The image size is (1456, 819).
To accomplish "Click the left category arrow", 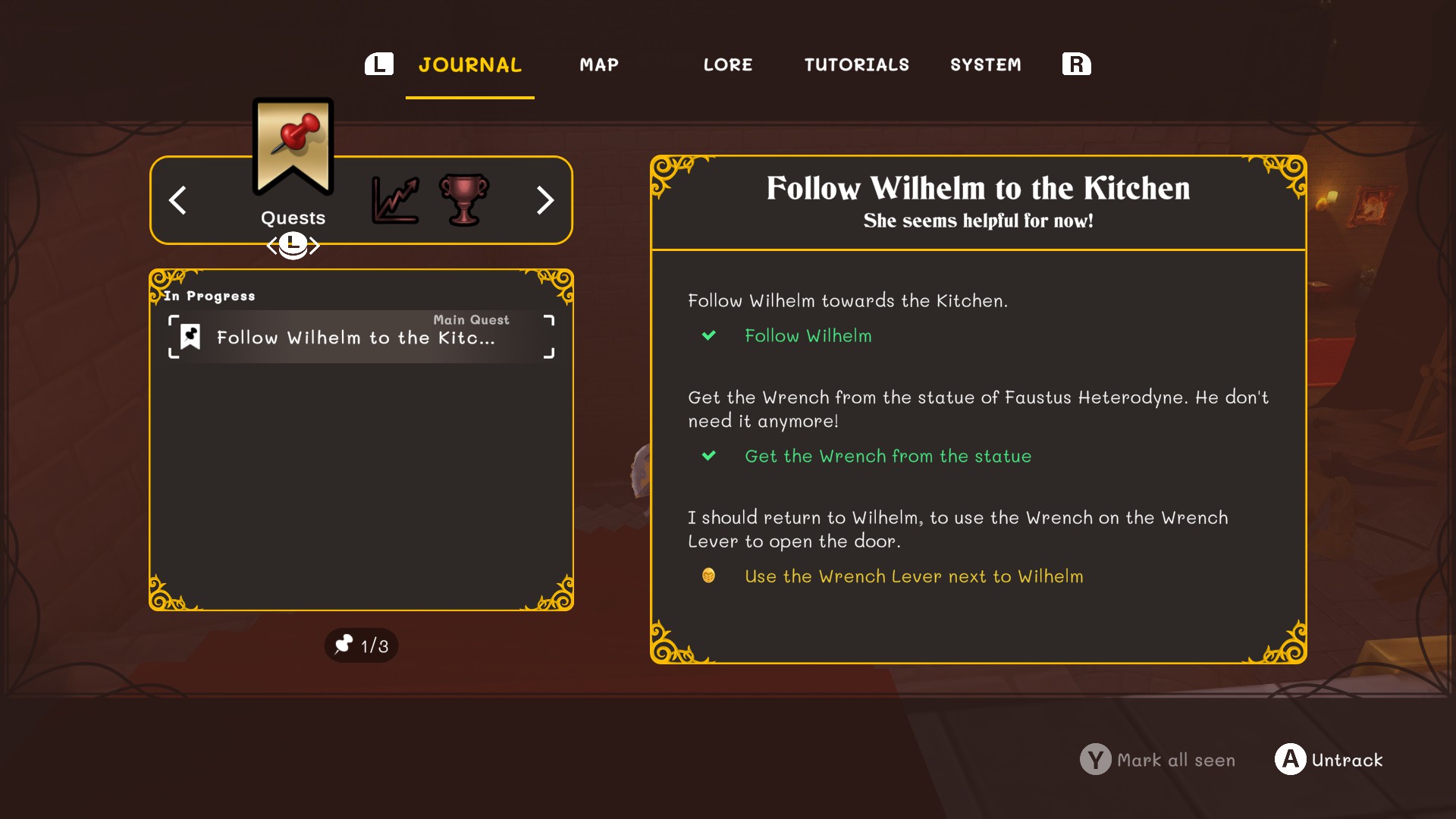I will tap(177, 200).
